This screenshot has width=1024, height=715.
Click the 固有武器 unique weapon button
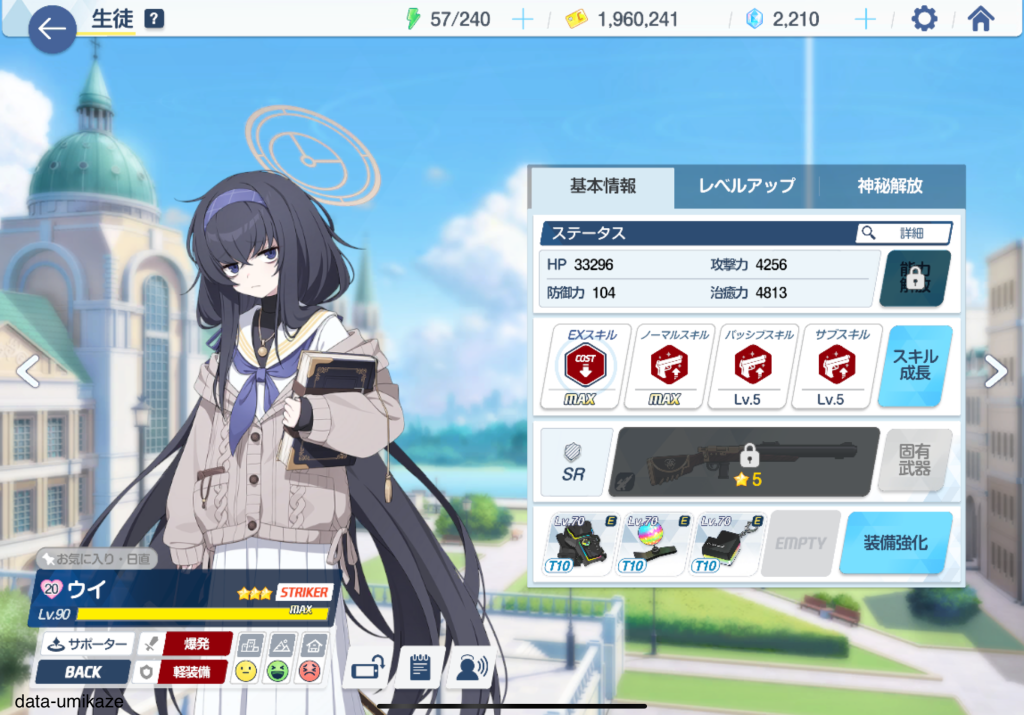[x=914, y=461]
